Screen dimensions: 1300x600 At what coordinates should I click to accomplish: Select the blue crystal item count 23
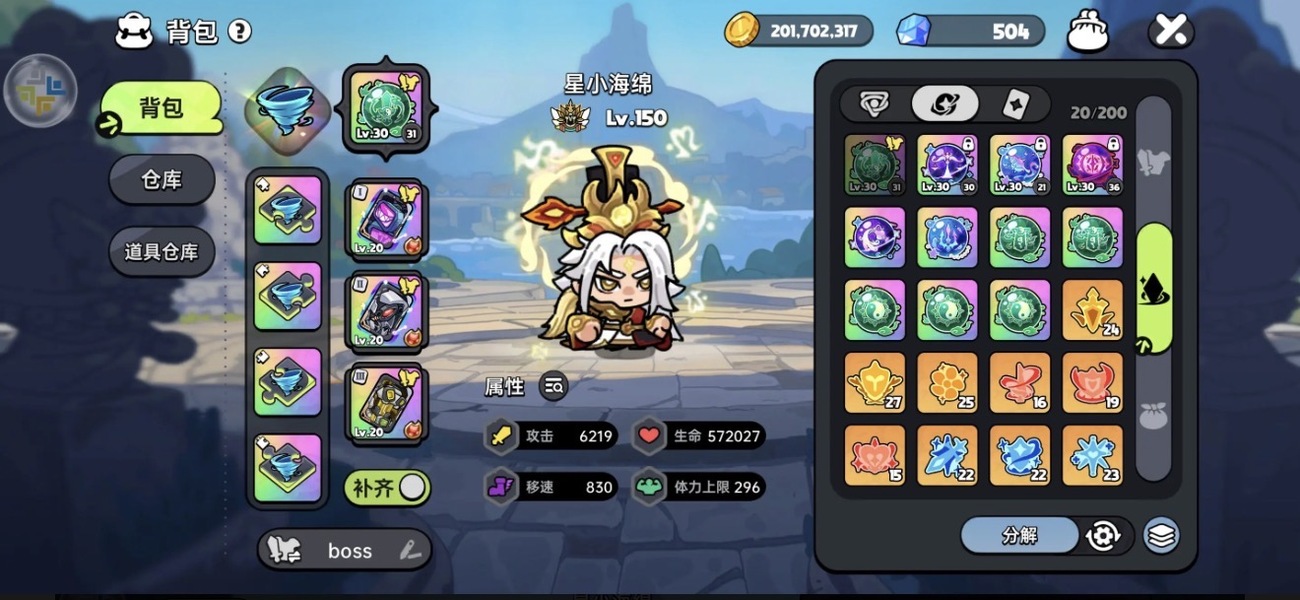1092,455
